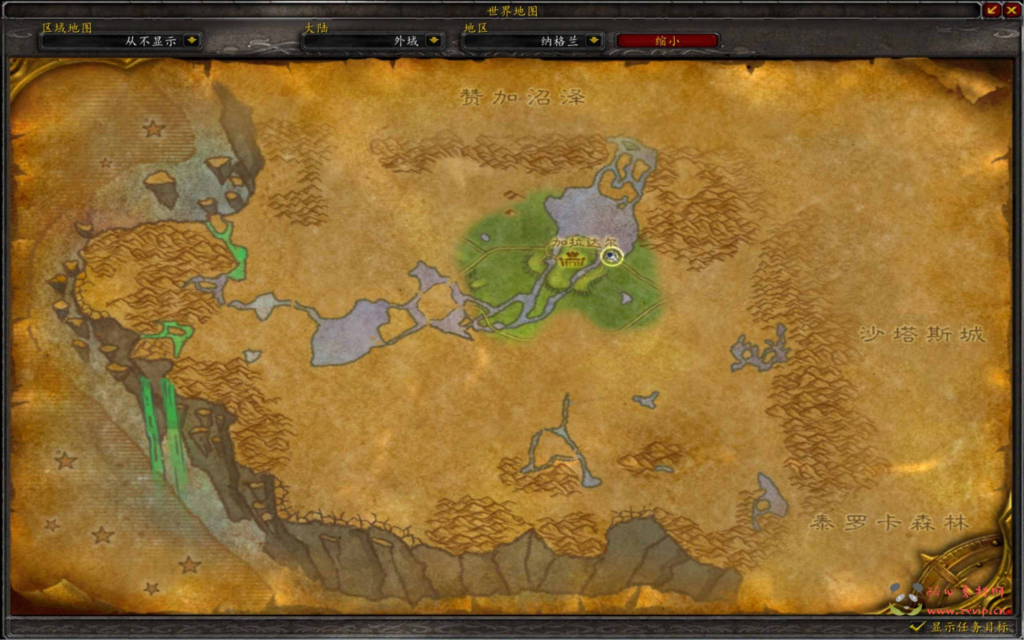This screenshot has width=1024, height=640.
Task: Open the 区域地图 dropdown showing 从不显示
Action: [x=191, y=41]
